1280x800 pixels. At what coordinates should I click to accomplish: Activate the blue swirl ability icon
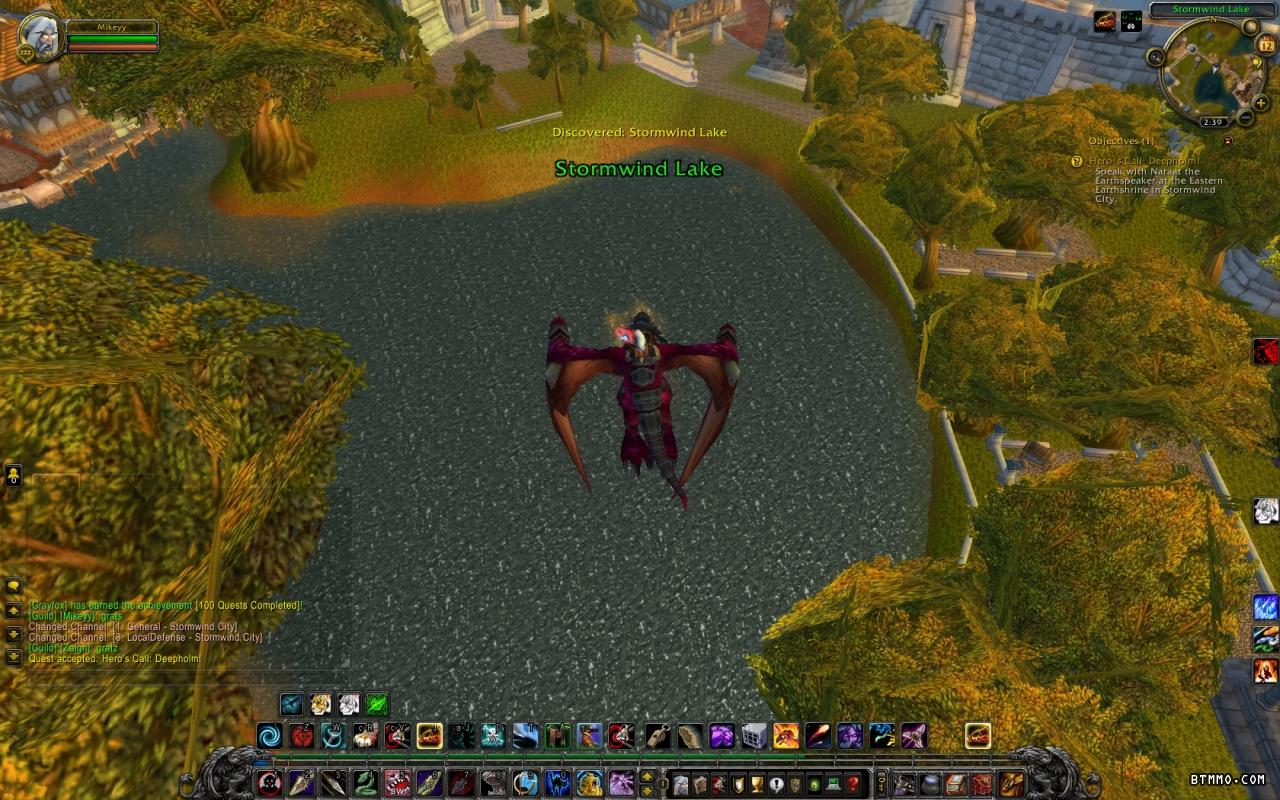tap(269, 737)
